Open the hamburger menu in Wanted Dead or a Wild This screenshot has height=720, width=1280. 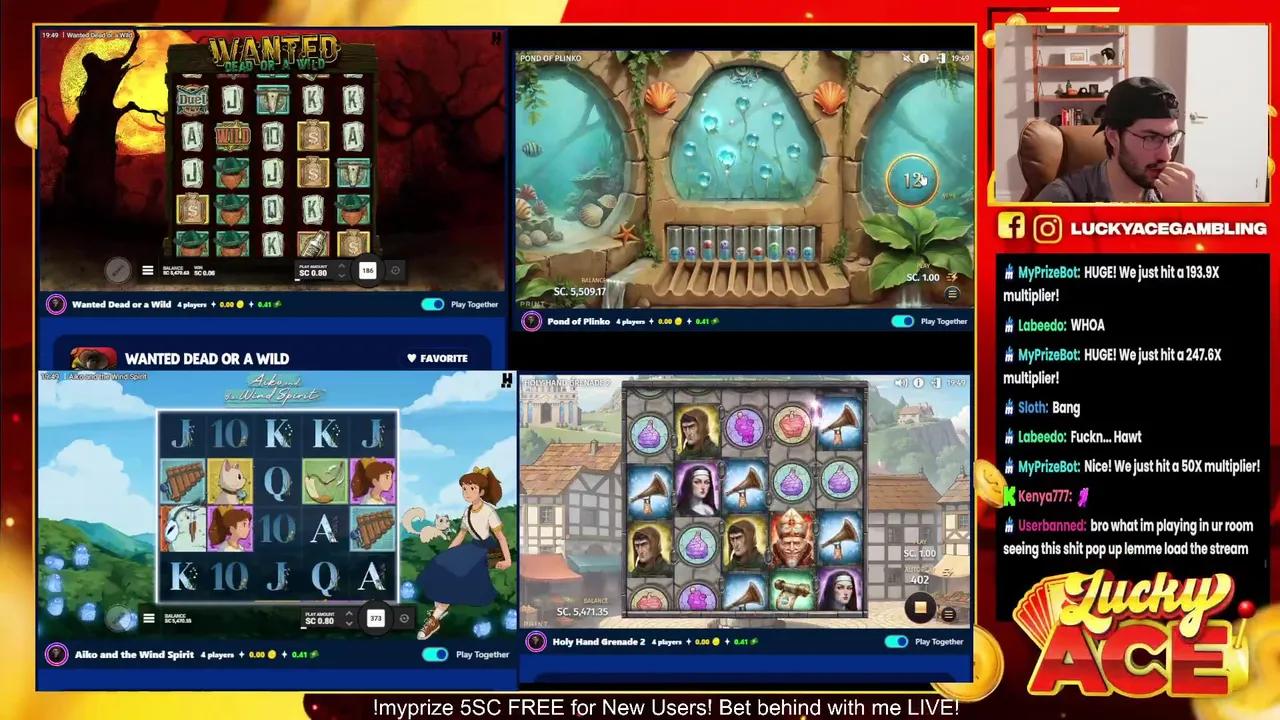pos(148,269)
